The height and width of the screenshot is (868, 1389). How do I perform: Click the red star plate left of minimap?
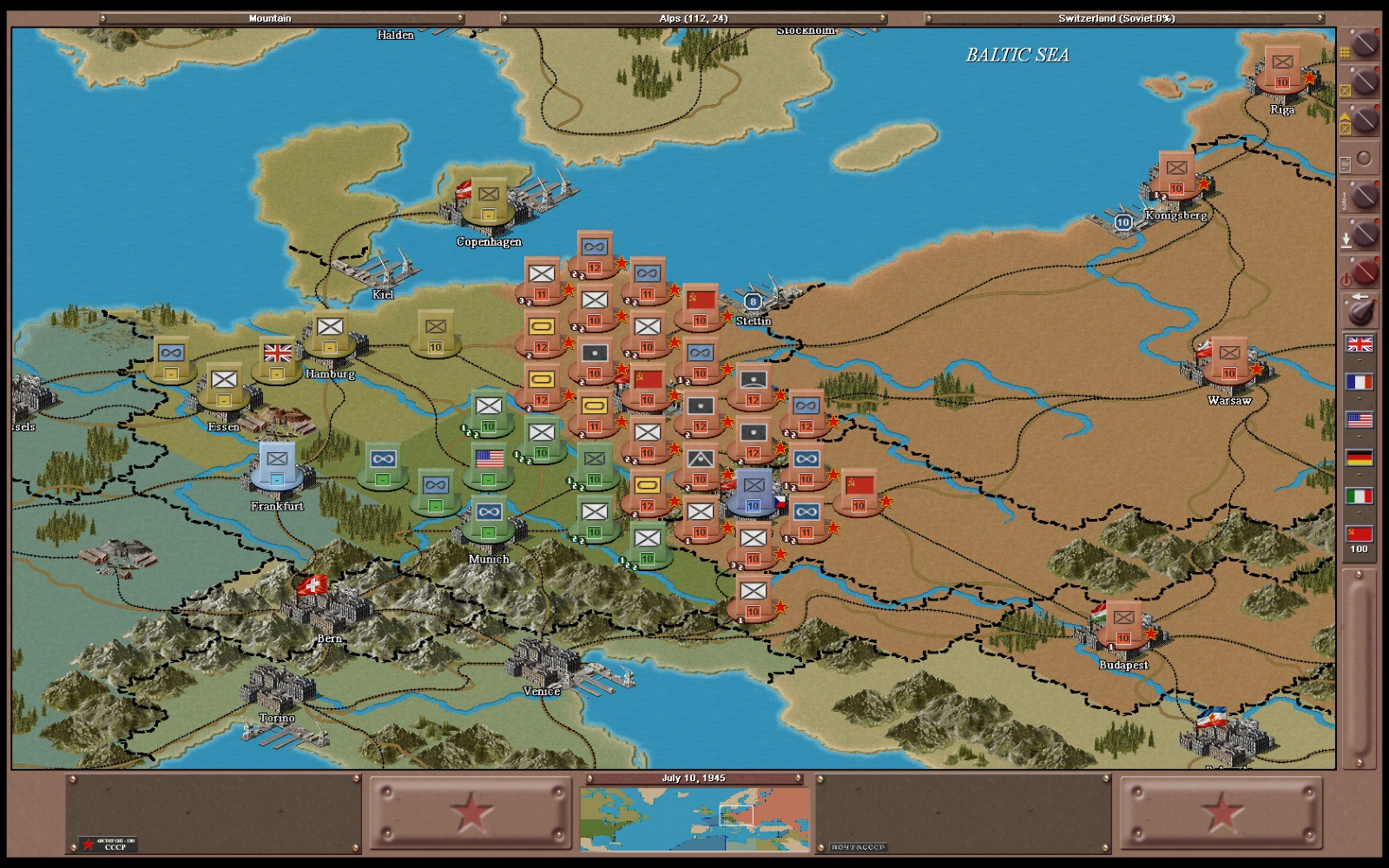click(x=471, y=813)
